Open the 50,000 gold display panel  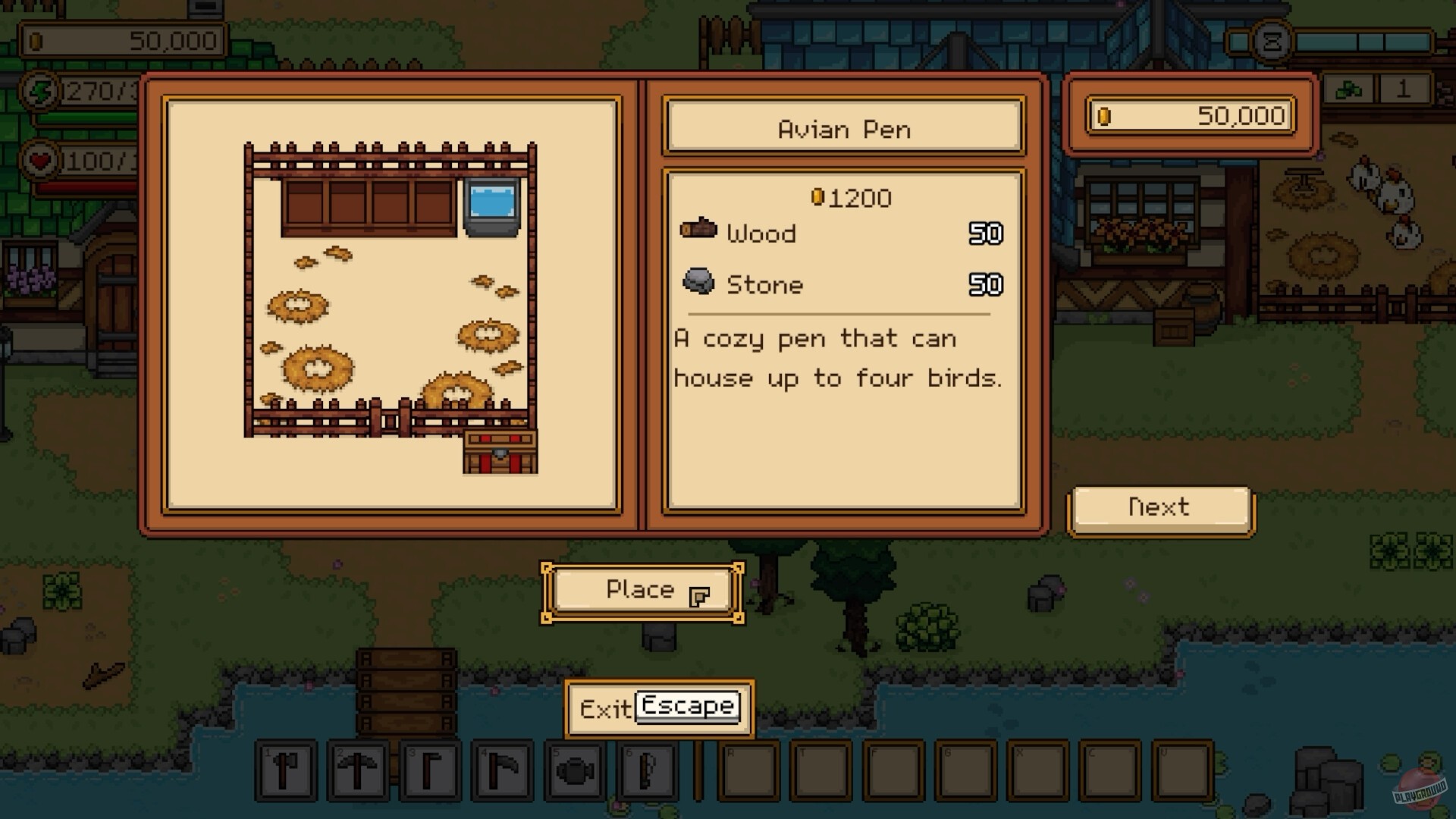coord(1191,116)
